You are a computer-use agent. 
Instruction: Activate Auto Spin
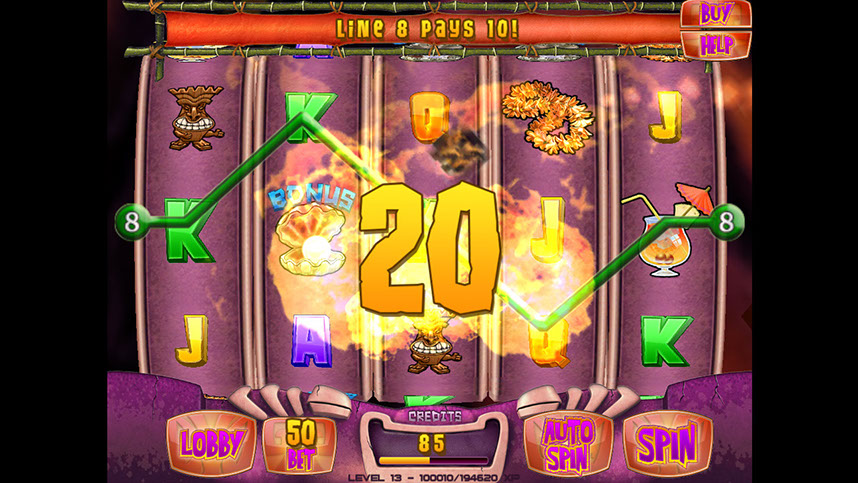tap(567, 442)
